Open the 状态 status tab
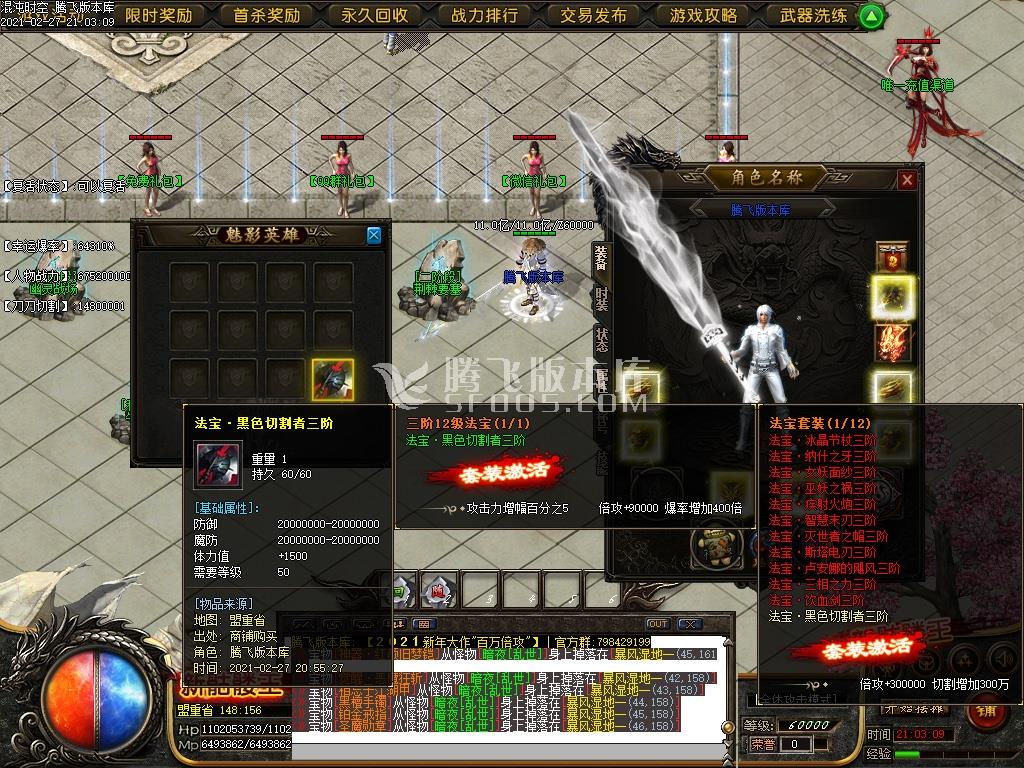Screen dimensions: 1024x768 click(600, 338)
